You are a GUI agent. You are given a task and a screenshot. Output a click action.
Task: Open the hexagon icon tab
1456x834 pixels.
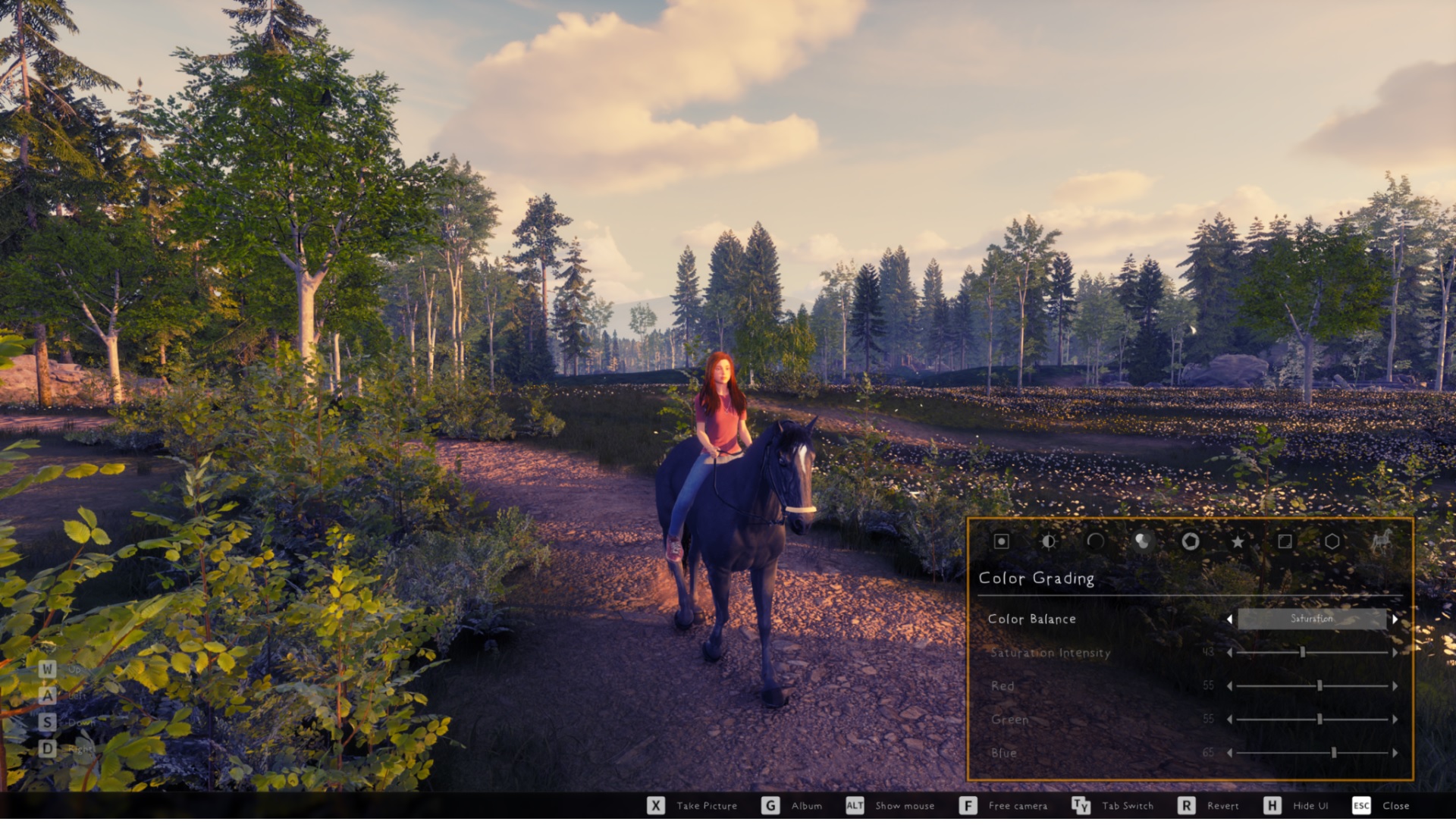coord(1332,541)
